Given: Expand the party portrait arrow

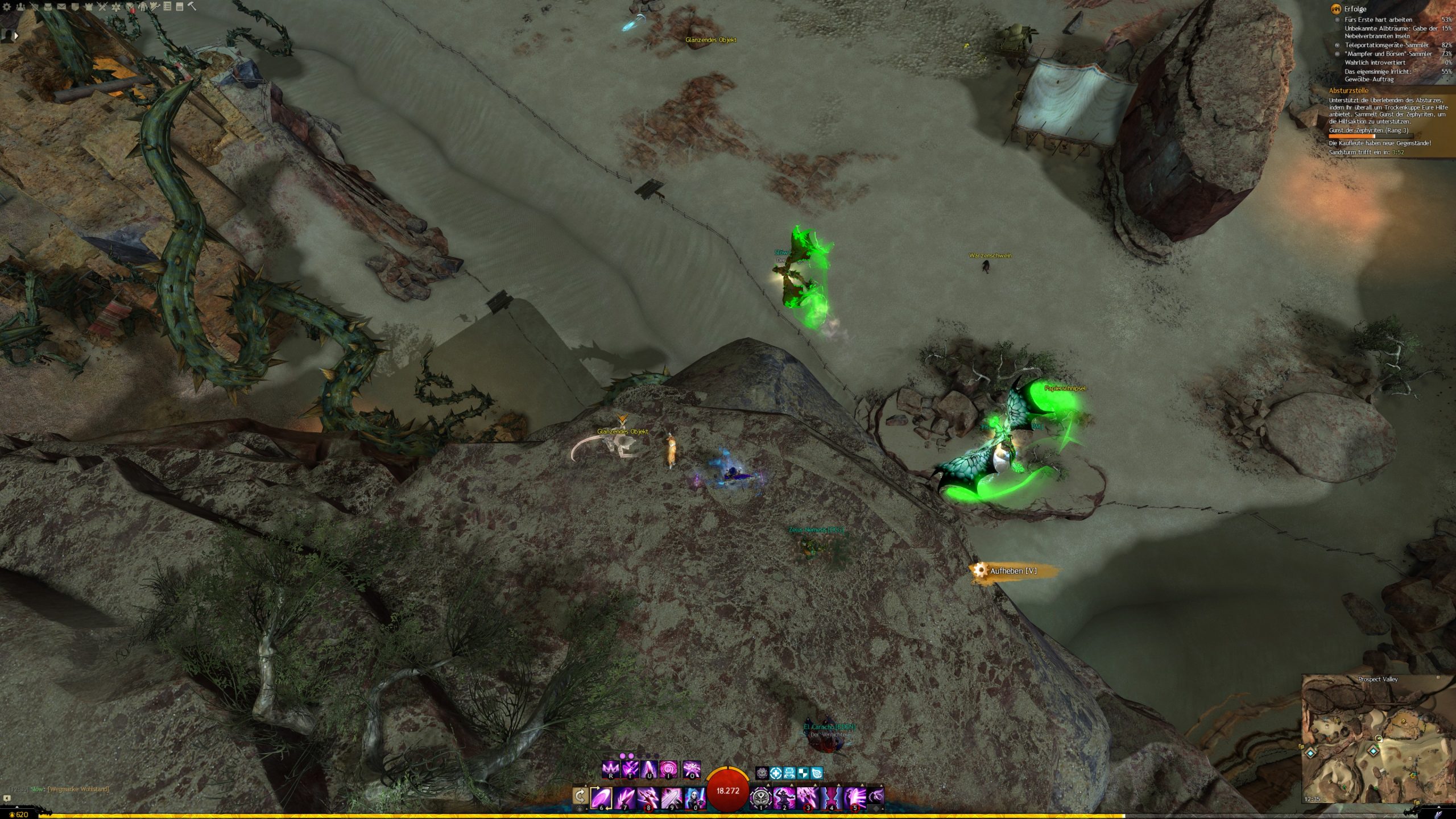Looking at the screenshot, I should 16,35.
